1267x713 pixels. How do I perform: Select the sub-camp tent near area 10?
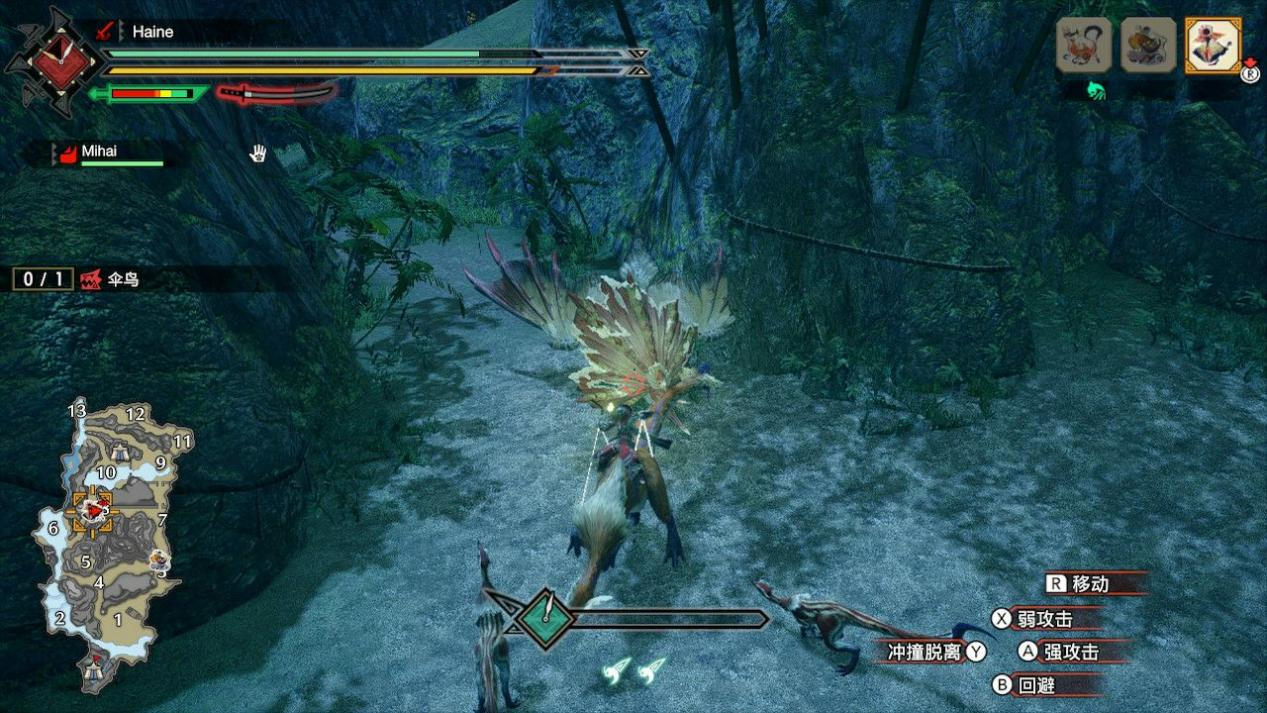pyautogui.click(x=119, y=451)
